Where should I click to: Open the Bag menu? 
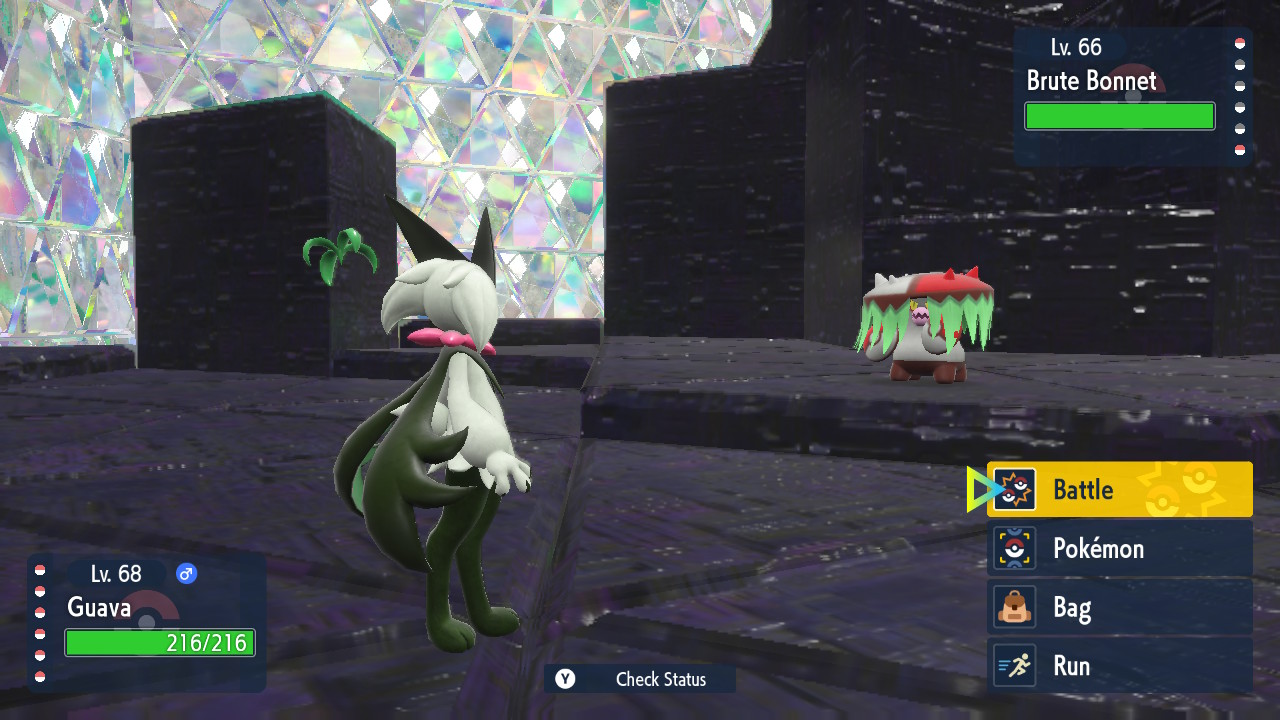pyautogui.click(x=1119, y=607)
